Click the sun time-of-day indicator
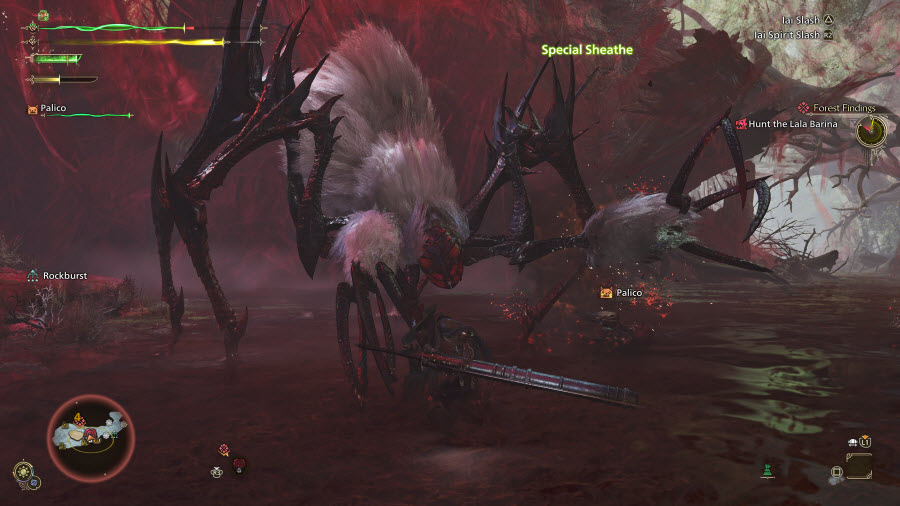The width and height of the screenshot is (900, 506). [x=21, y=470]
